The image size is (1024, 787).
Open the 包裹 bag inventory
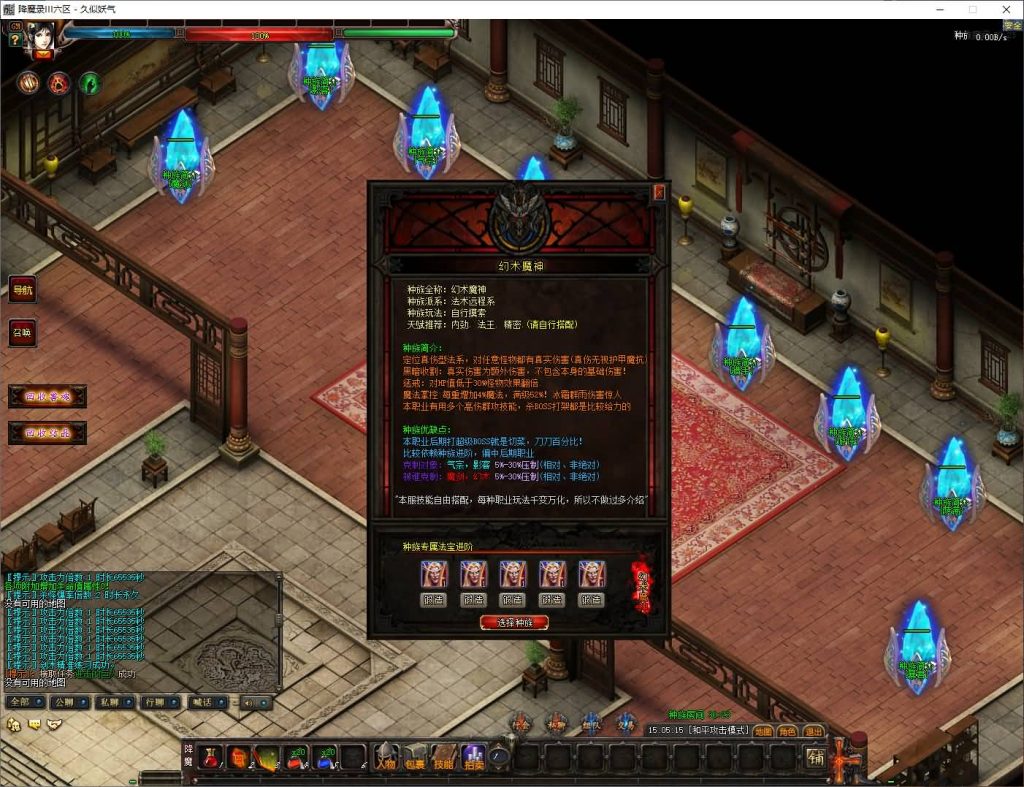click(x=415, y=758)
